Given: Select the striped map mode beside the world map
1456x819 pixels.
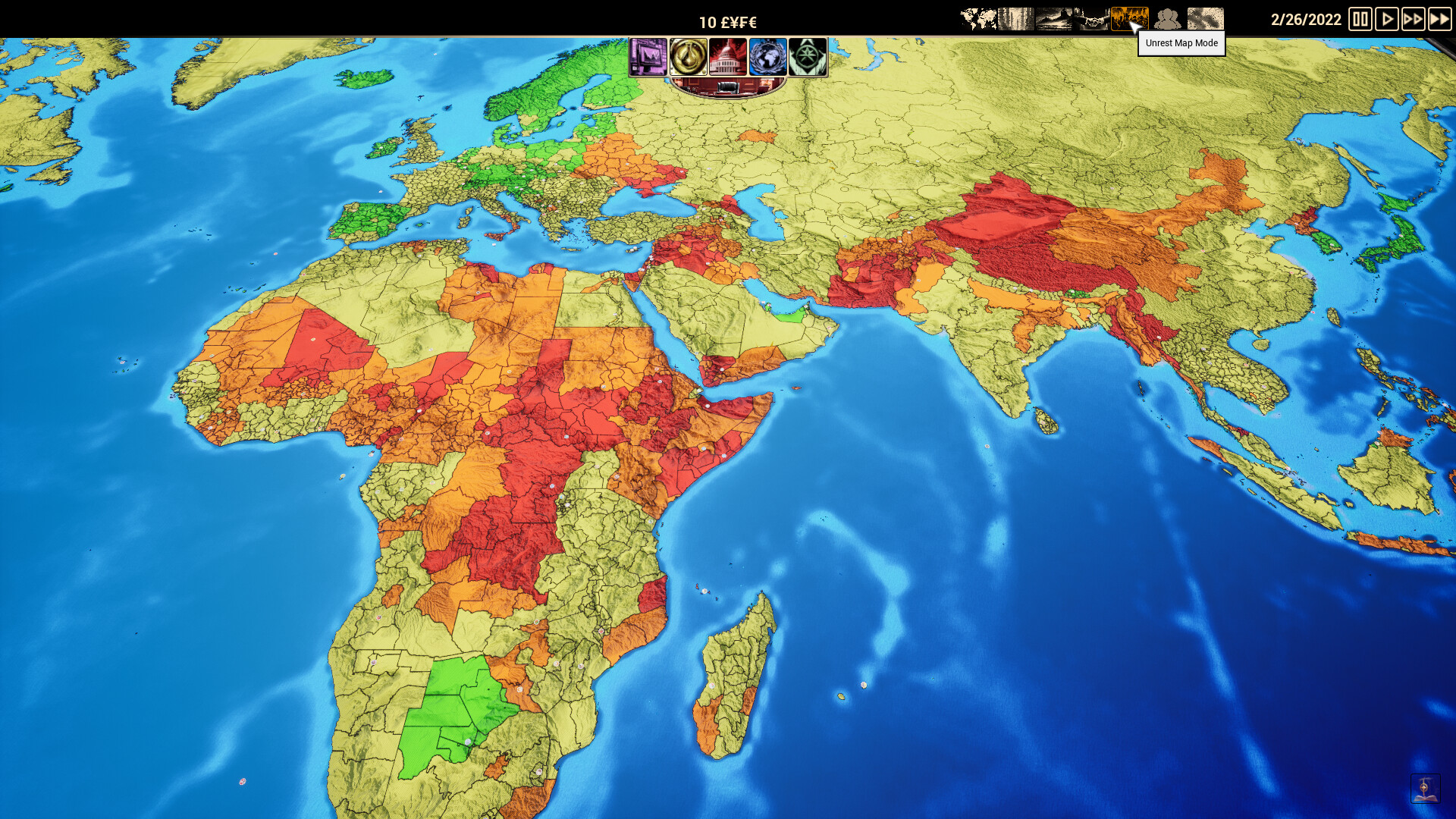Looking at the screenshot, I should tap(1016, 19).
